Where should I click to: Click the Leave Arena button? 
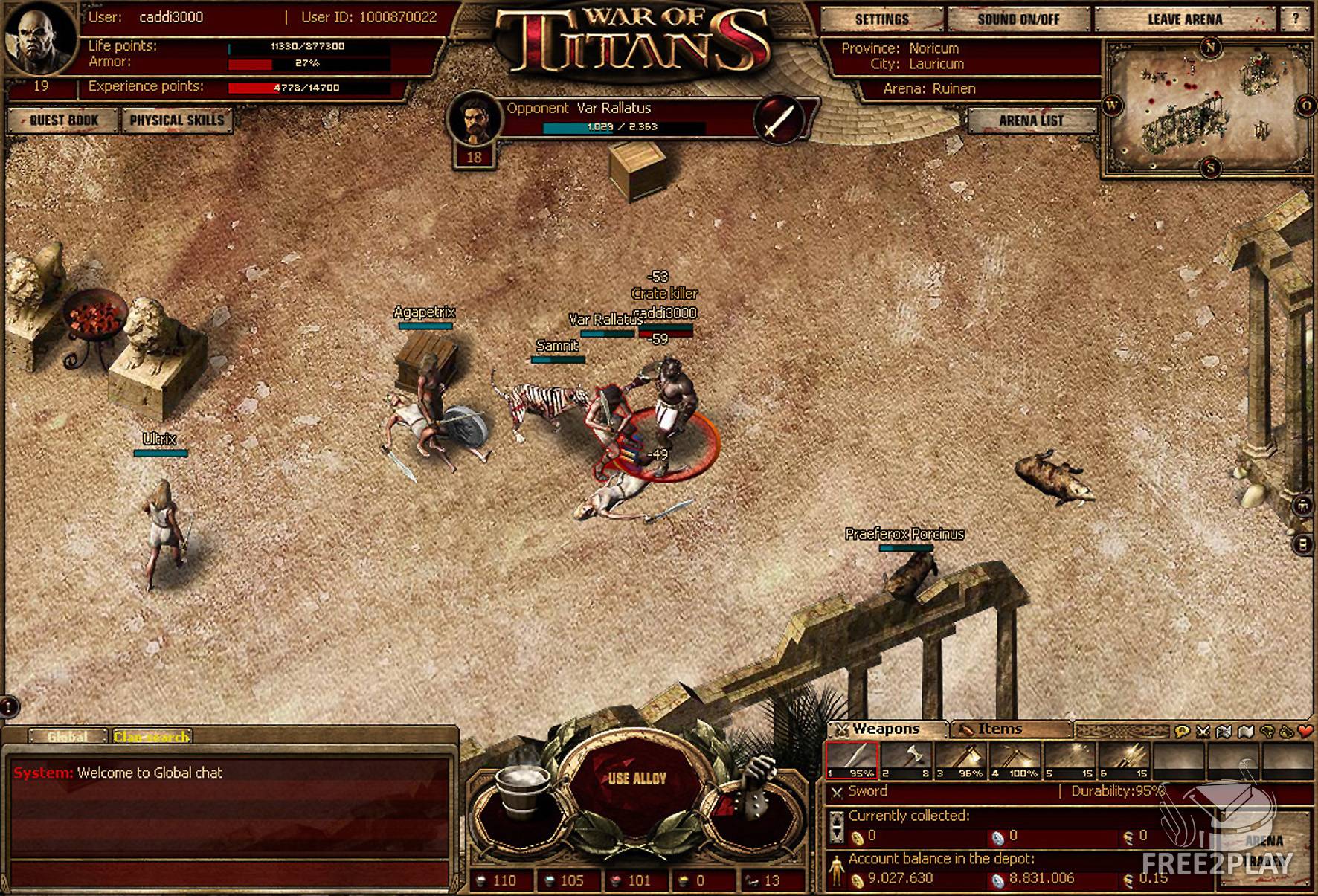[1184, 19]
